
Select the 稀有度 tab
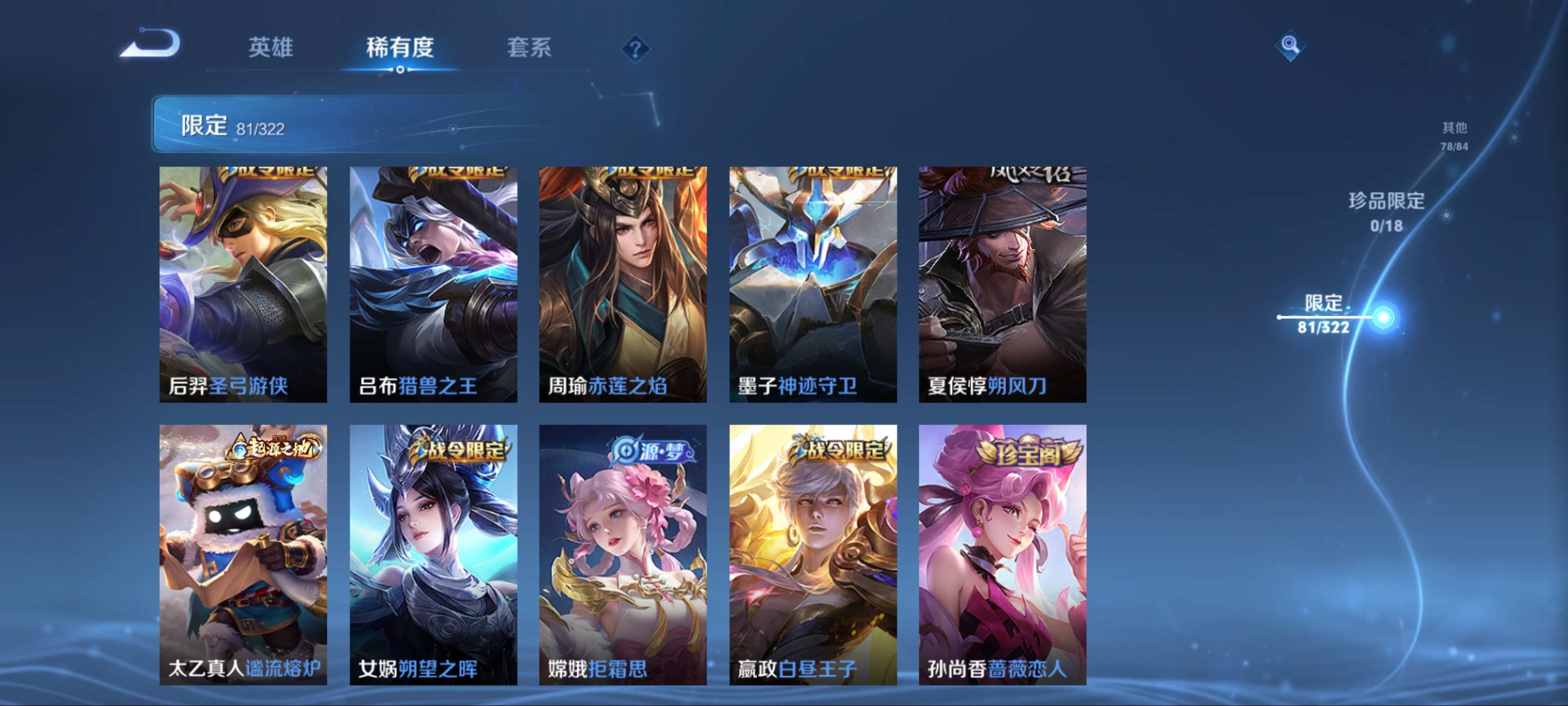pyautogui.click(x=400, y=48)
